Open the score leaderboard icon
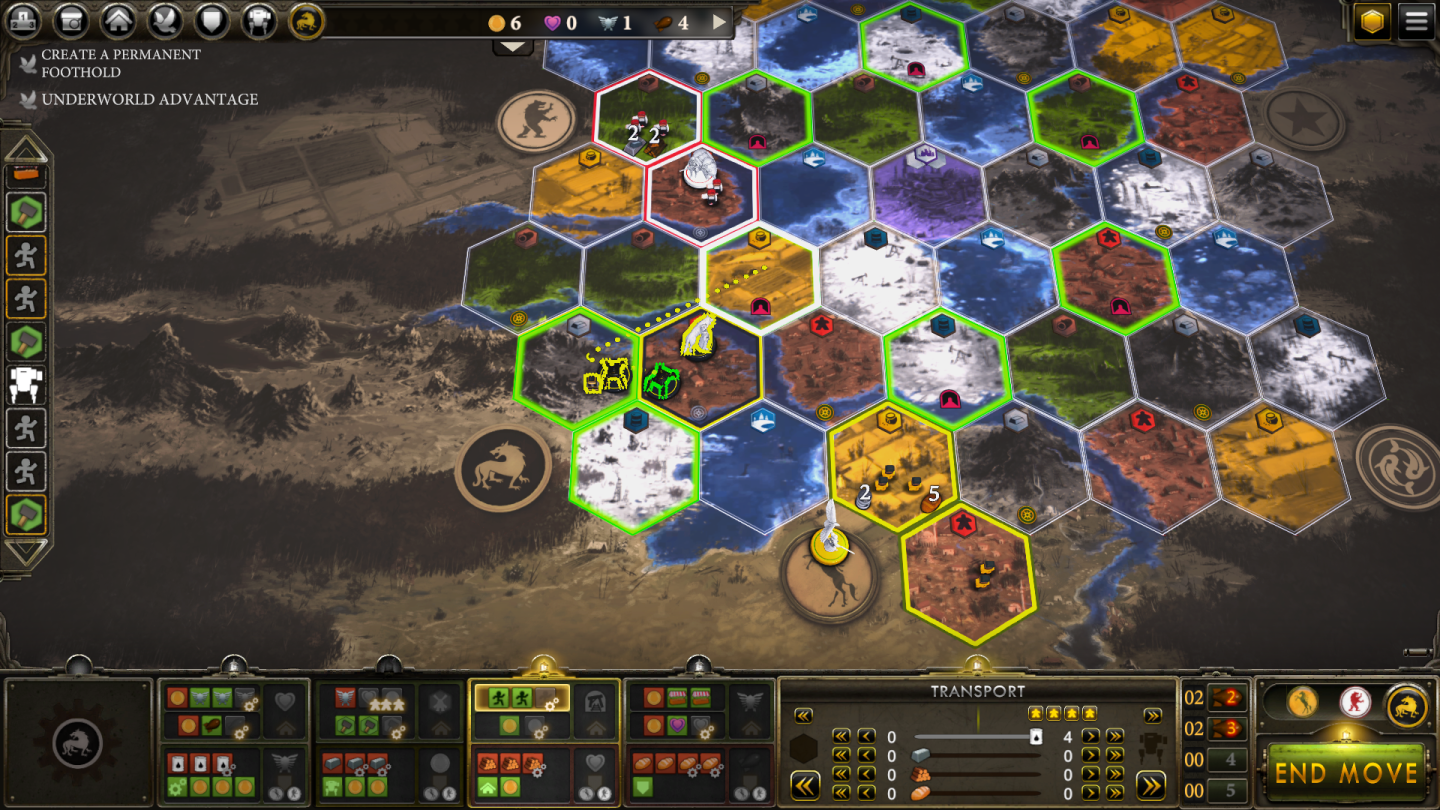The width and height of the screenshot is (1440, 810). 25,19
